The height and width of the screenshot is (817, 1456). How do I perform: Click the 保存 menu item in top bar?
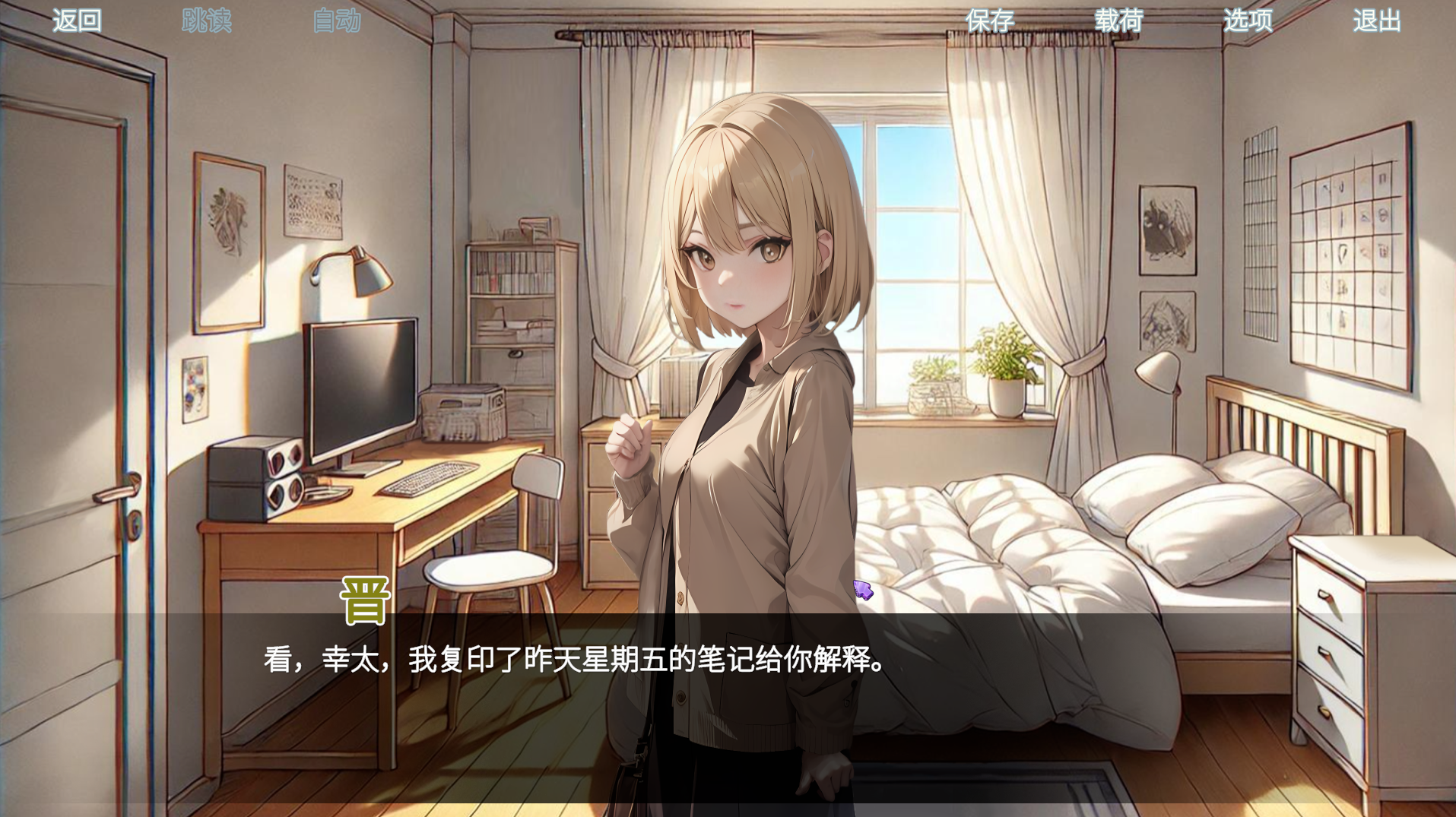(990, 21)
